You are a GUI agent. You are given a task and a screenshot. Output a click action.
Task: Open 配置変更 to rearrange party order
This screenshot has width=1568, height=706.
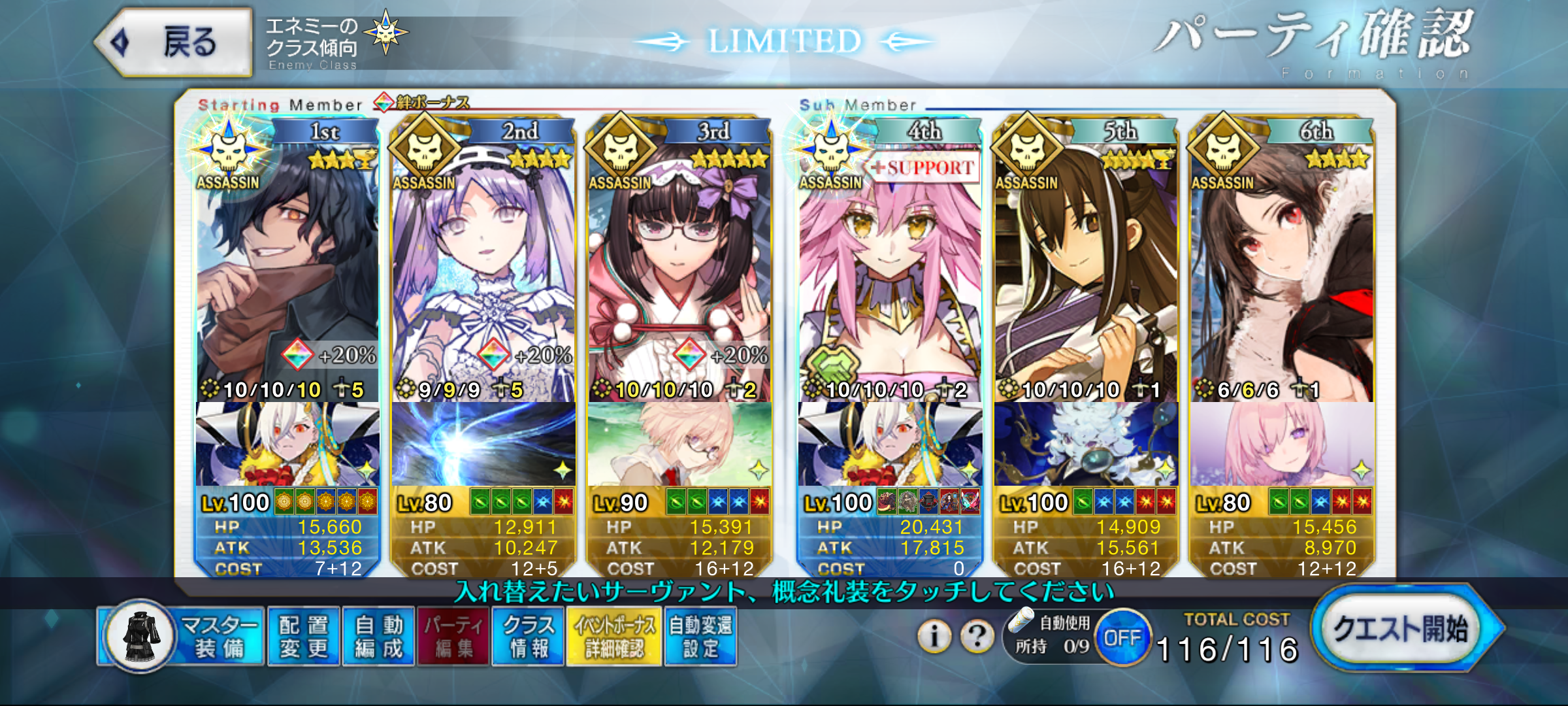pos(304,637)
